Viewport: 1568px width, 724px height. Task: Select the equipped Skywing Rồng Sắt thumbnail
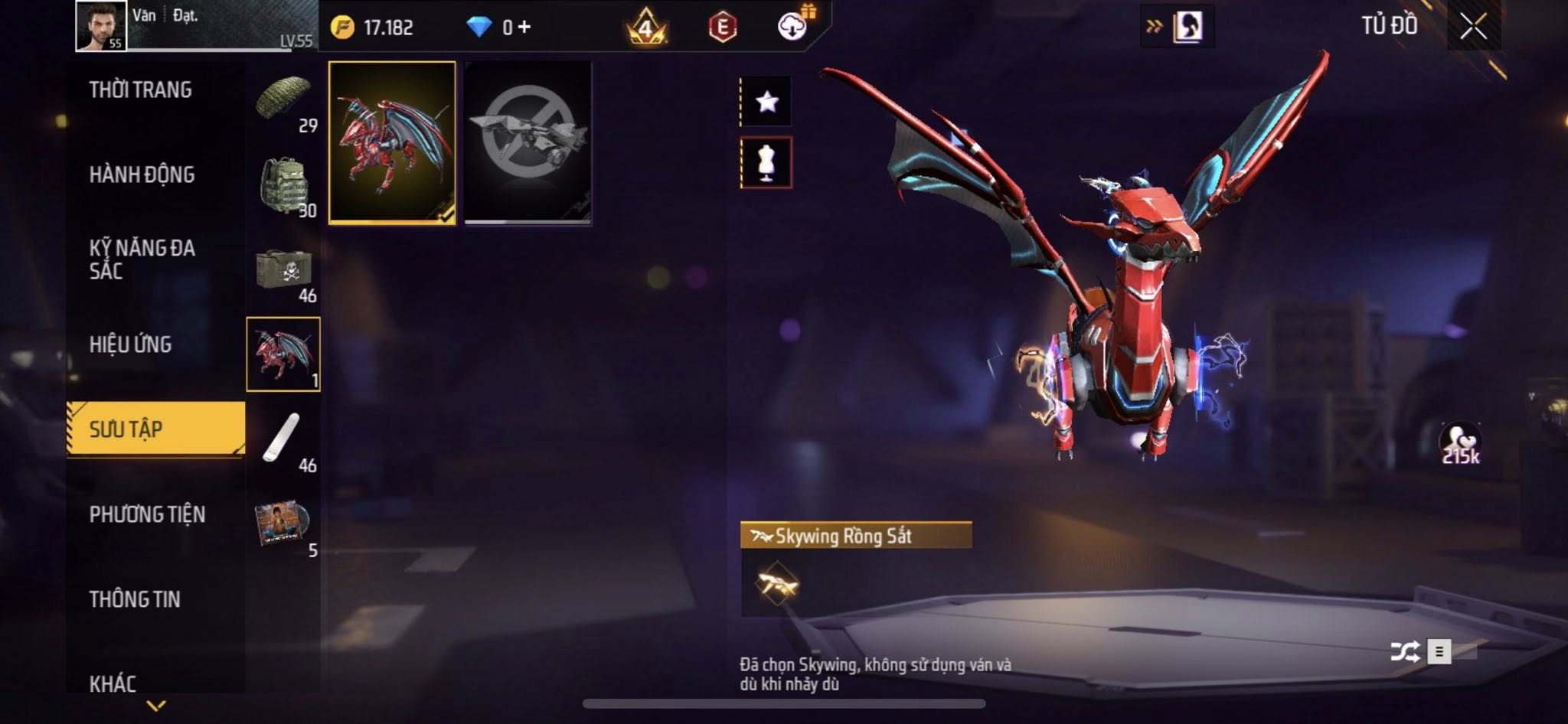[392, 143]
